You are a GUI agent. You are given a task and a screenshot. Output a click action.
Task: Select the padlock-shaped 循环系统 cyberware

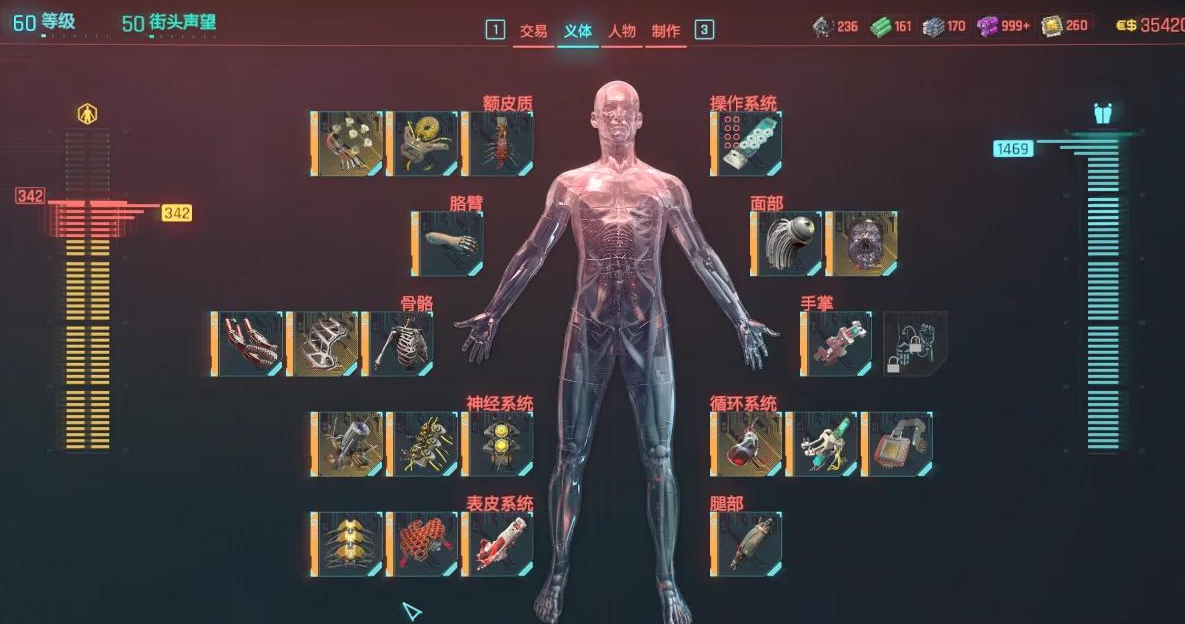pyautogui.click(x=897, y=444)
